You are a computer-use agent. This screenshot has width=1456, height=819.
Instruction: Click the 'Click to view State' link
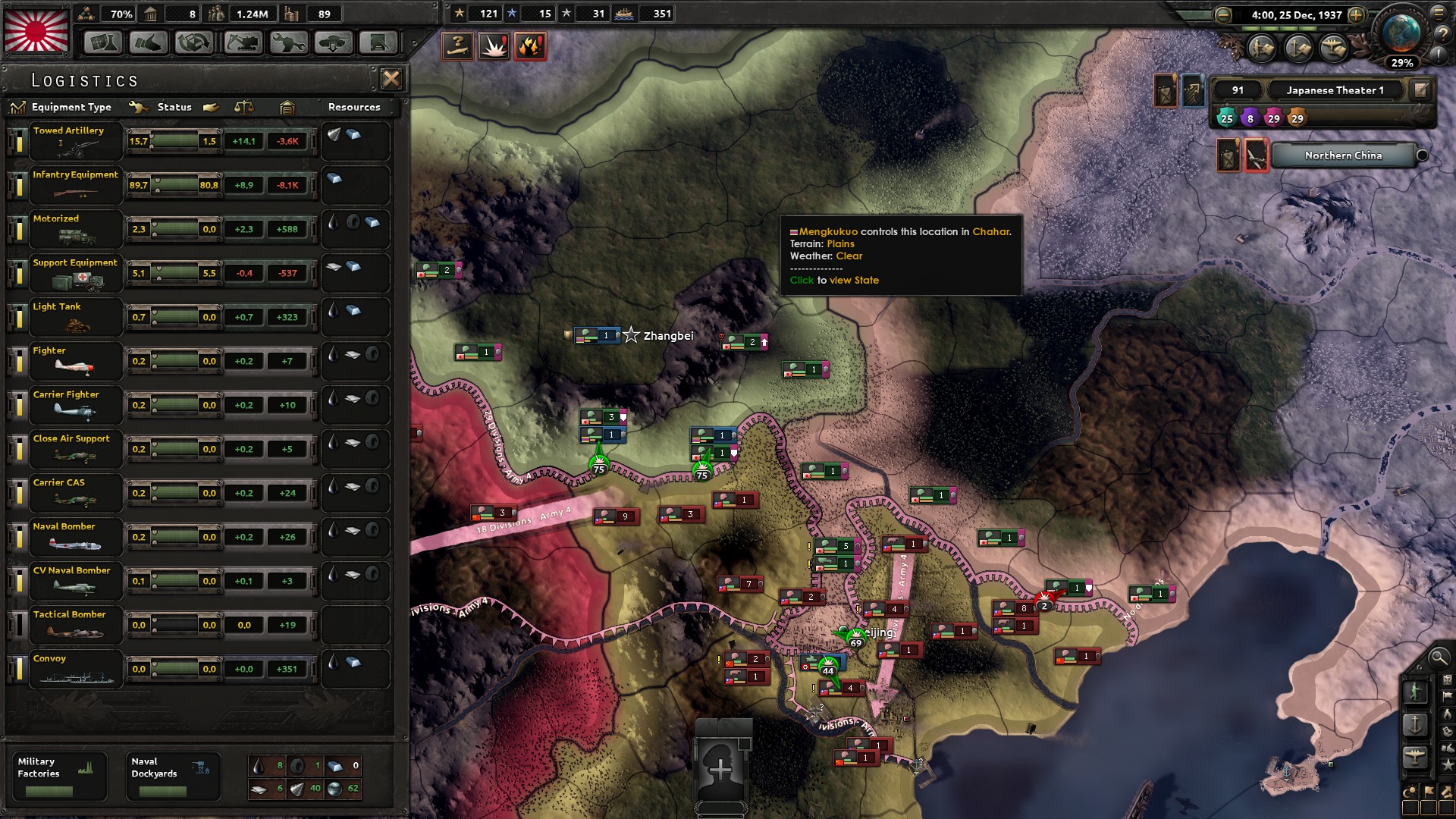[x=833, y=280]
